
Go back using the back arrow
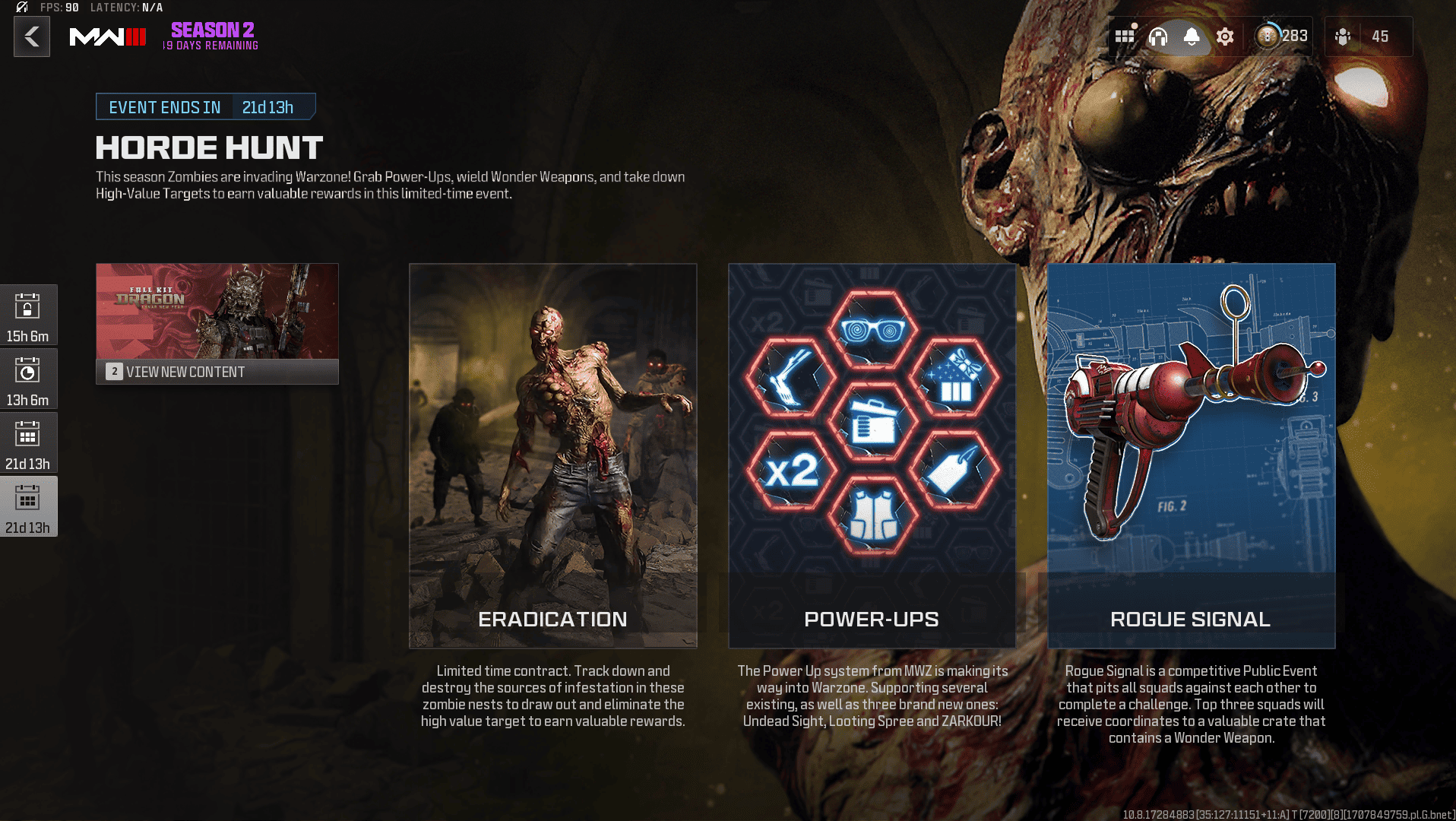31,36
